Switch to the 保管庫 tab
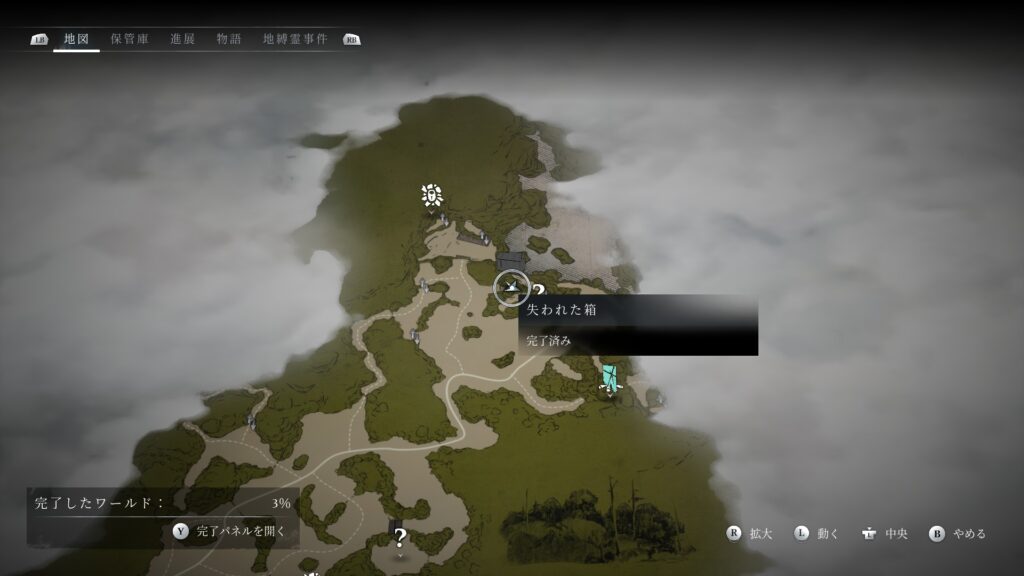Screen dimensions: 1024x576 point(130,39)
